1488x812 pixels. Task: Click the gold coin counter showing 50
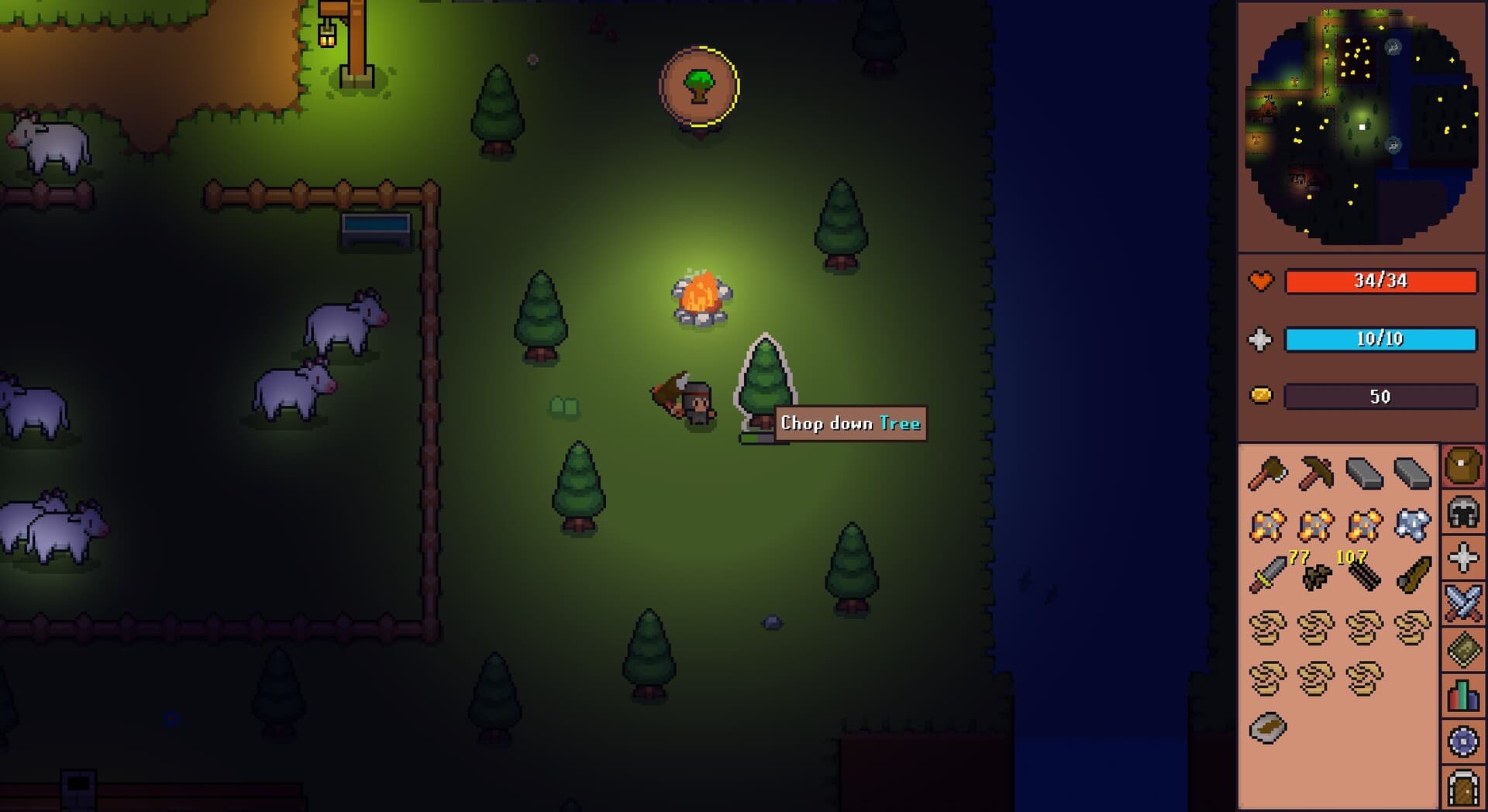[x=1381, y=396]
